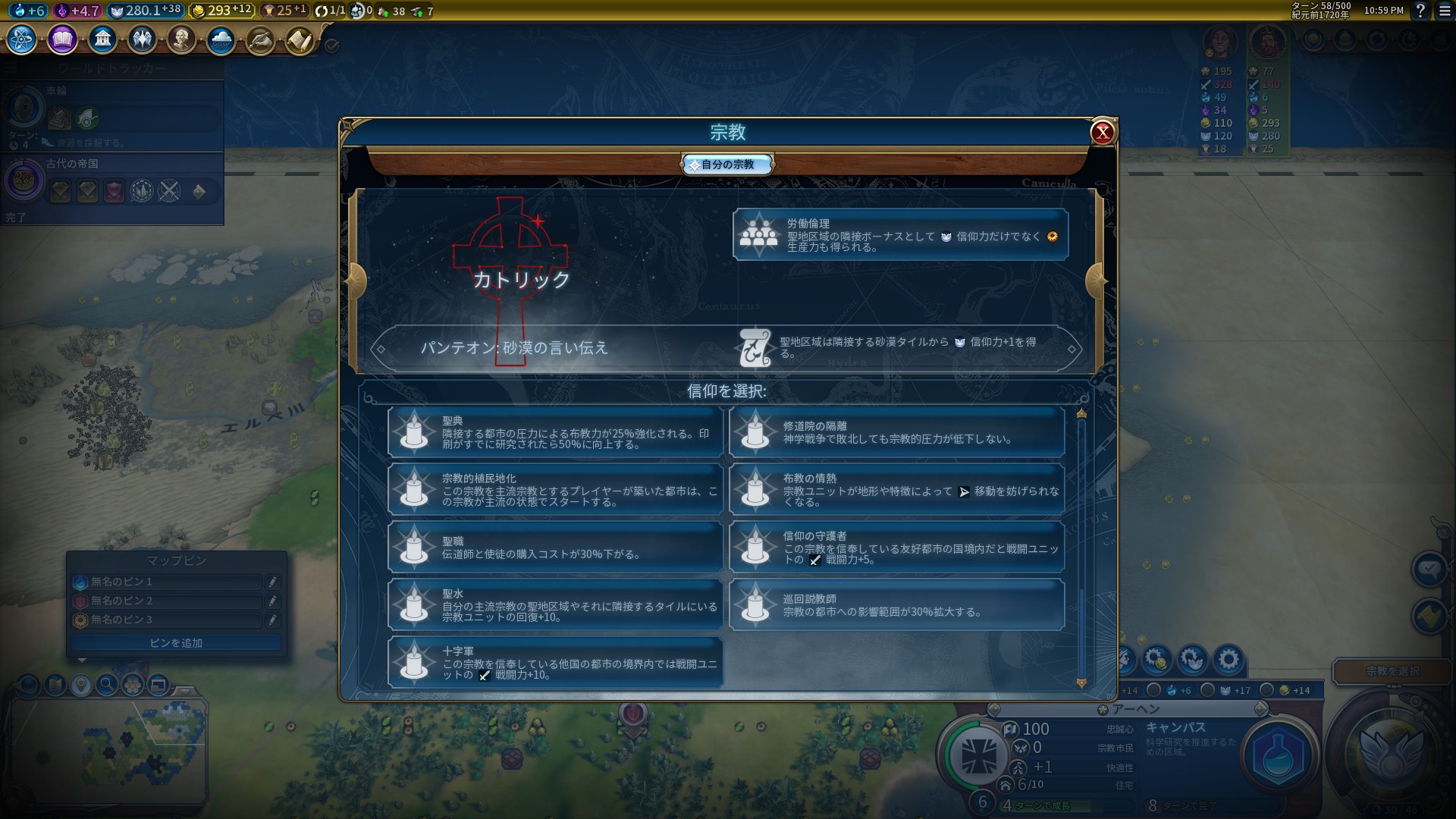The height and width of the screenshot is (819, 1456).
Task: Select the 宗教的植民地化 belief
Action: (555, 490)
